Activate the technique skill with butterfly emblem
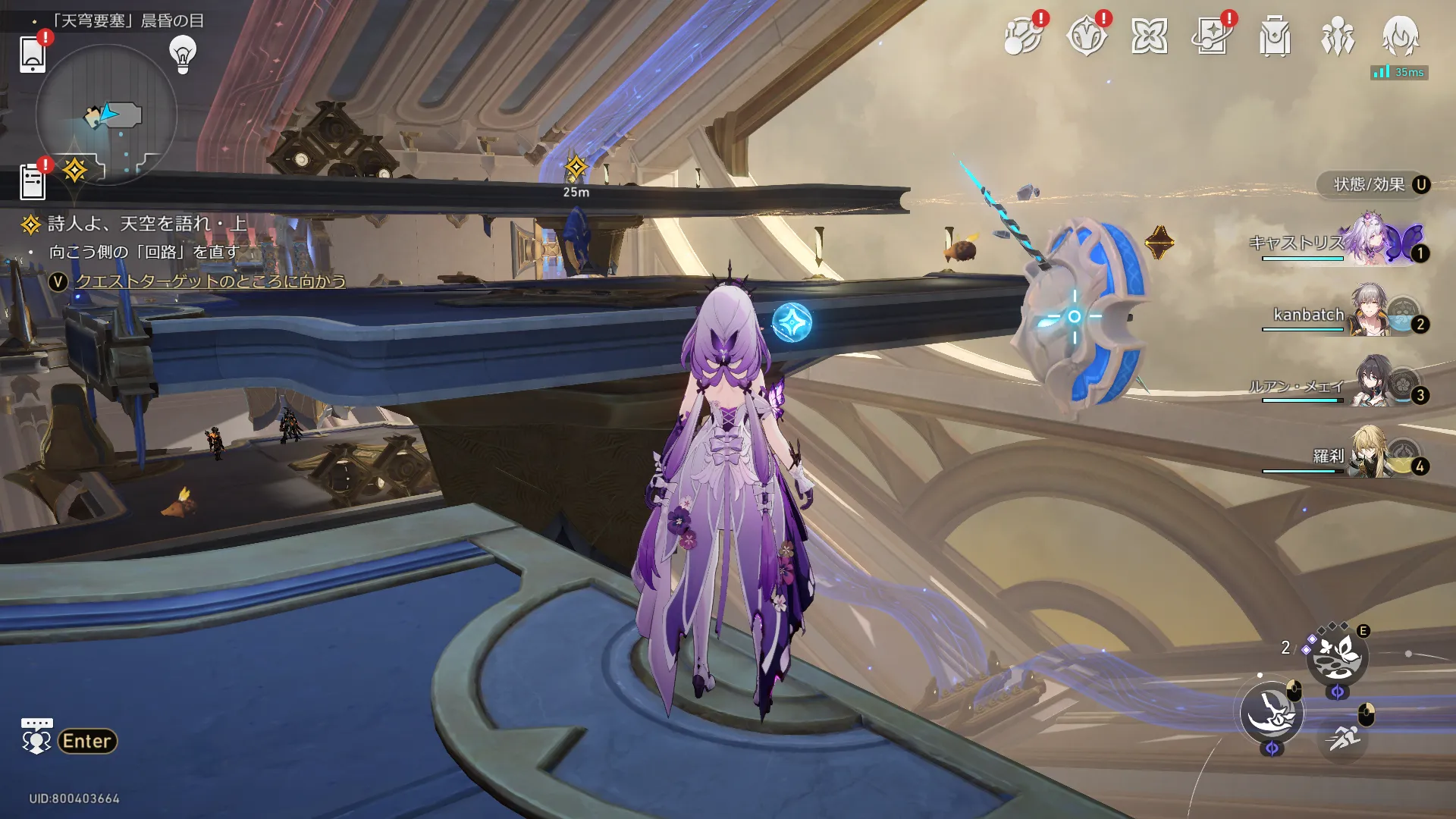The image size is (1456, 819). click(1337, 657)
